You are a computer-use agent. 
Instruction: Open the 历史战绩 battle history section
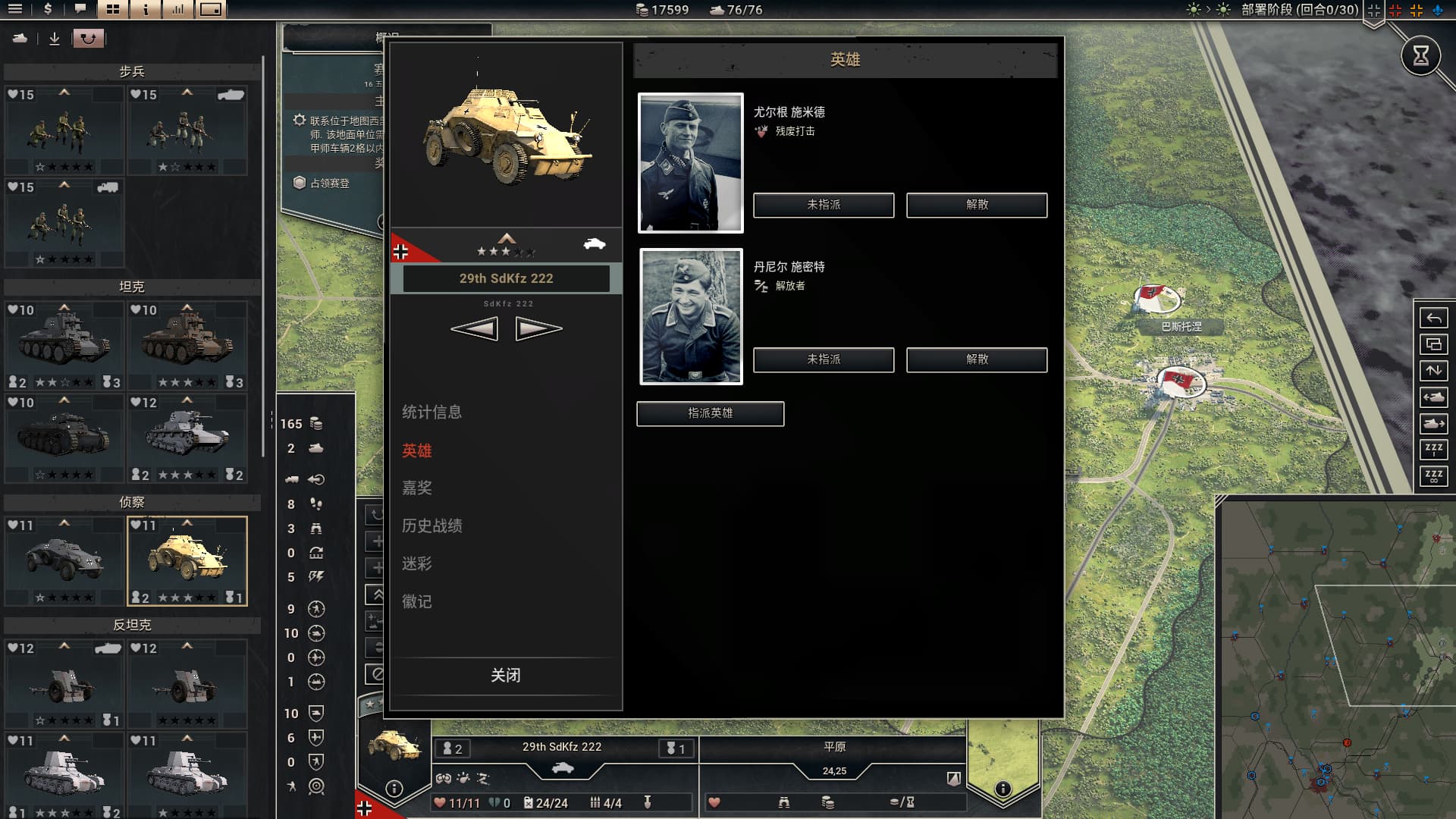click(x=431, y=526)
